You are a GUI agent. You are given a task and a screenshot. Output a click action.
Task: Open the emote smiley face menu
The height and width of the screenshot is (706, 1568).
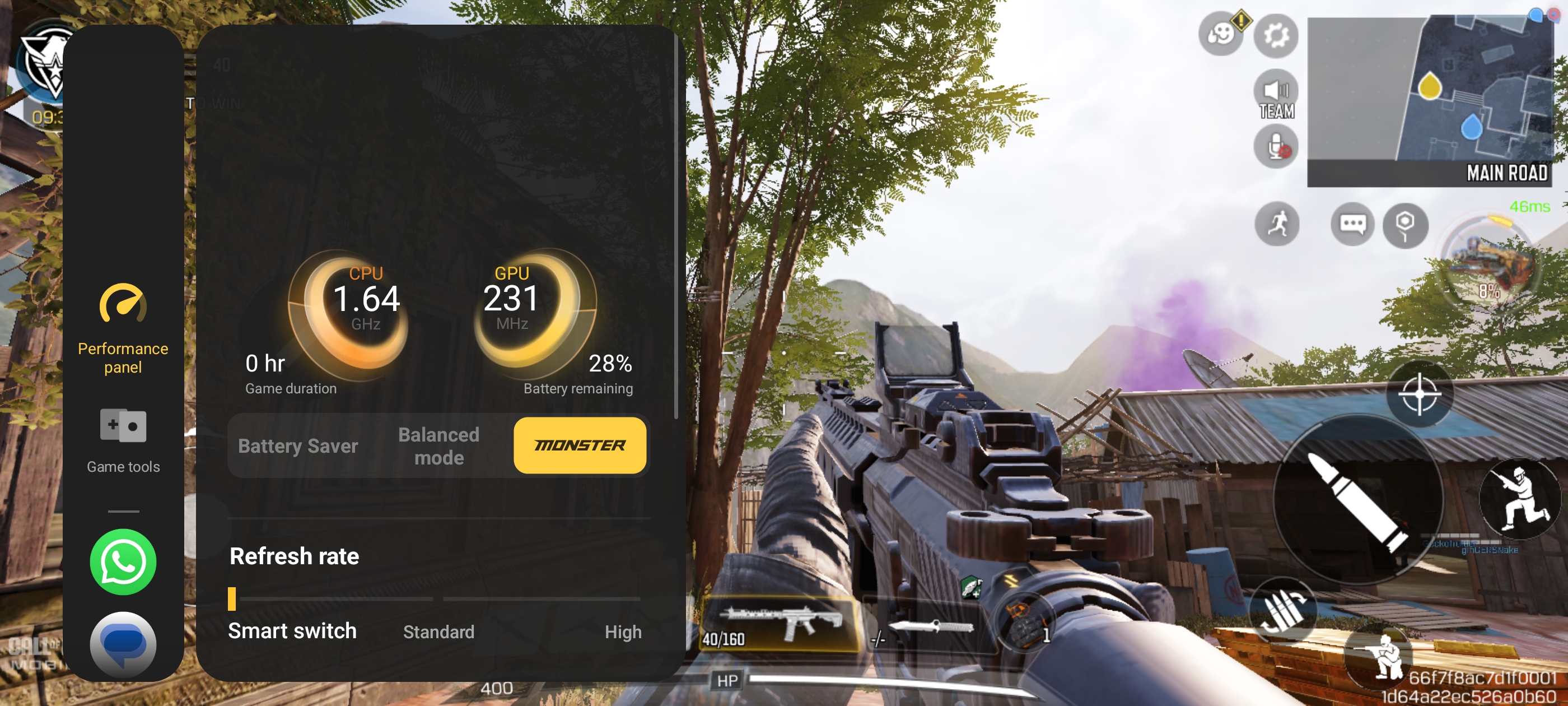[x=1220, y=35]
